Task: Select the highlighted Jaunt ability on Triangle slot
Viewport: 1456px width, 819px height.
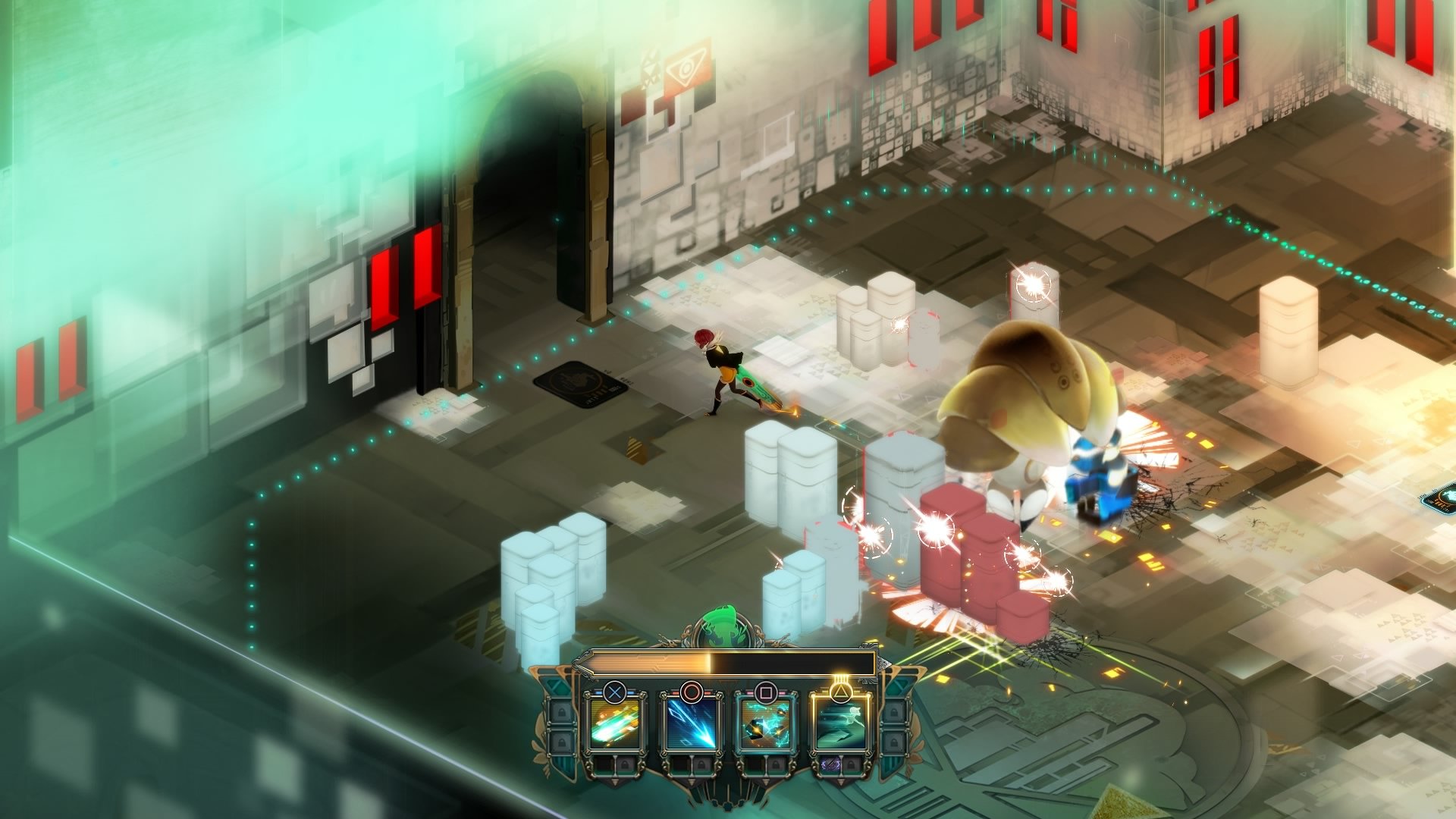Action: click(839, 725)
